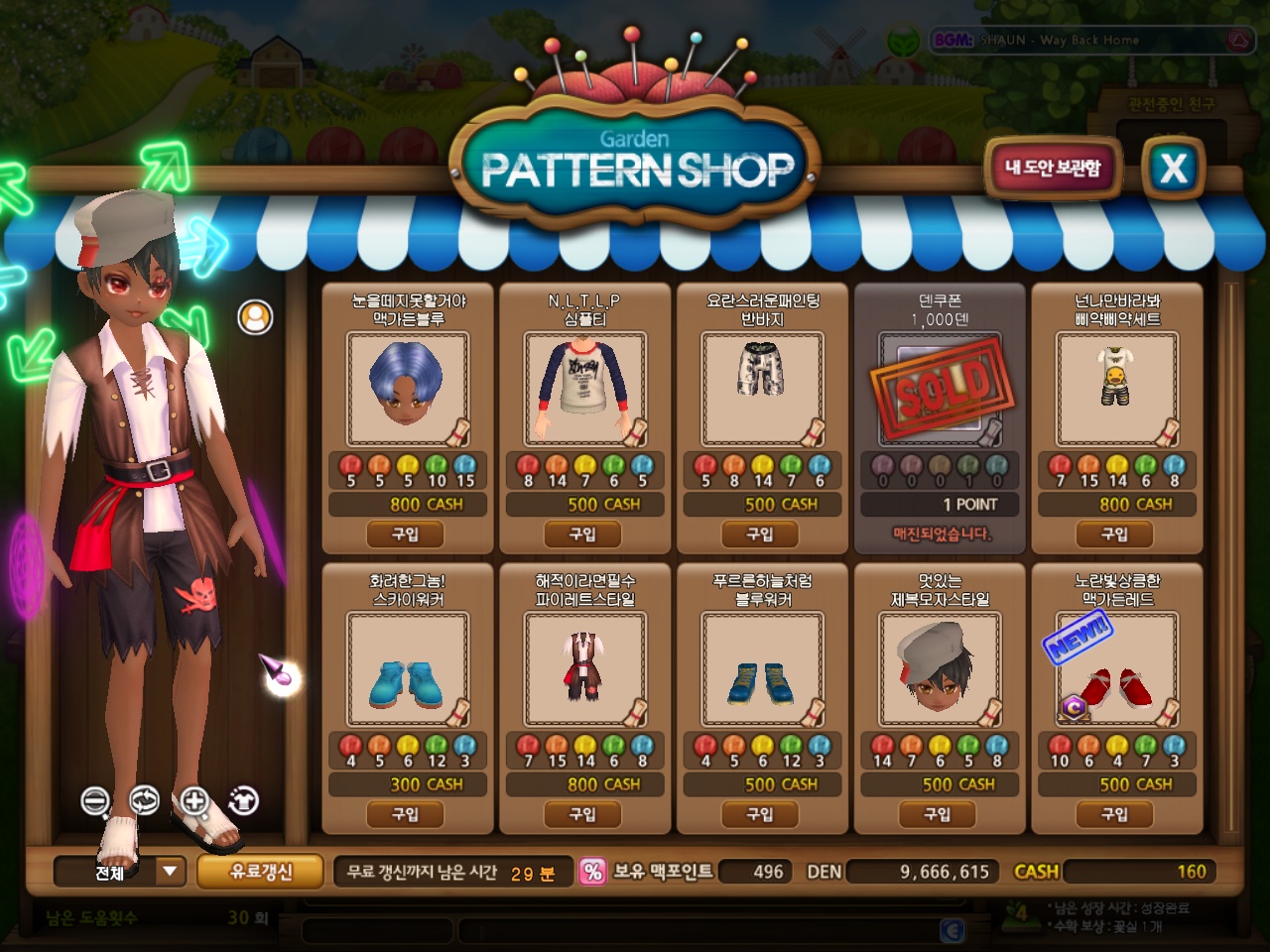Open the 내 도안 보관함 storage
The height and width of the screenshot is (952, 1270).
pyautogui.click(x=1053, y=168)
